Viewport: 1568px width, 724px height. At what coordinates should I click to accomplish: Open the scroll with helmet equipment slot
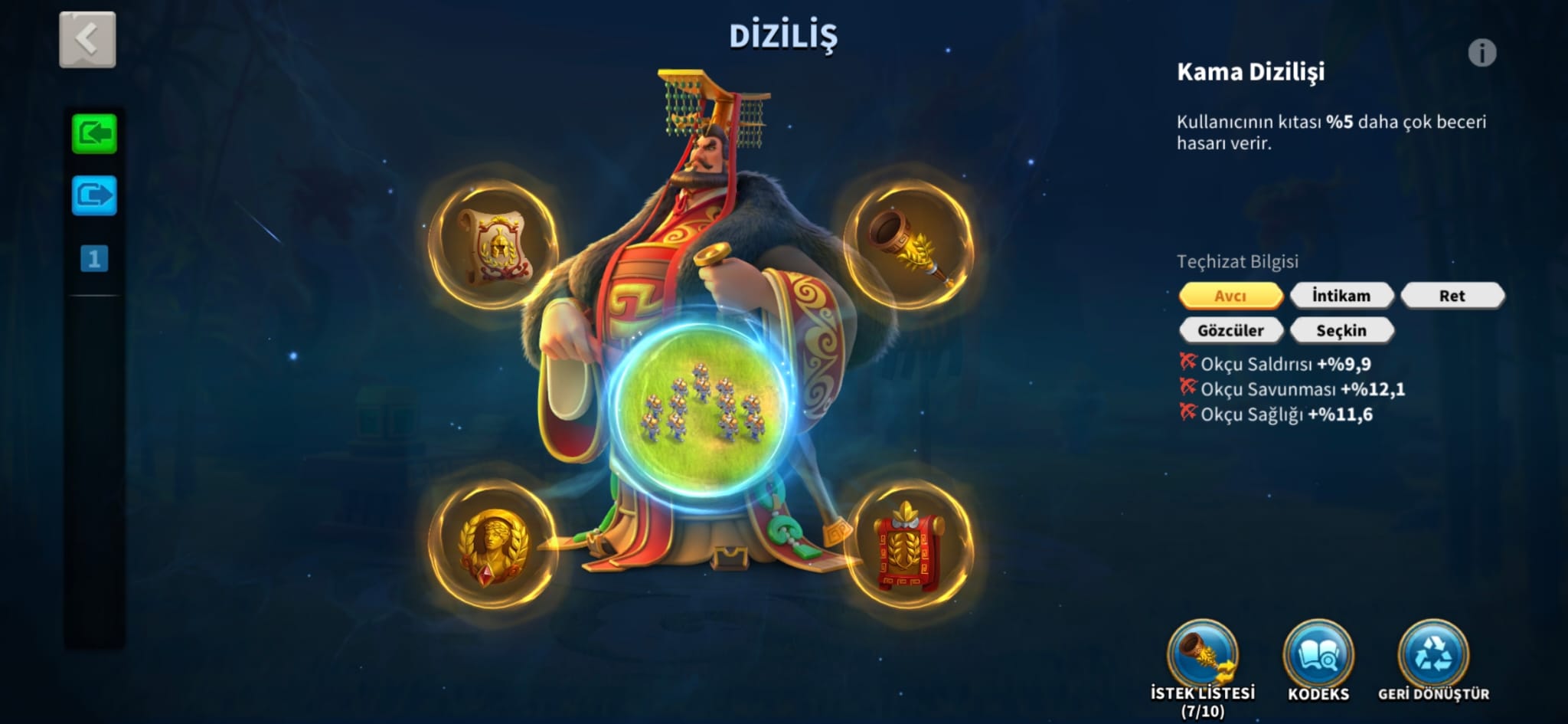(x=494, y=246)
